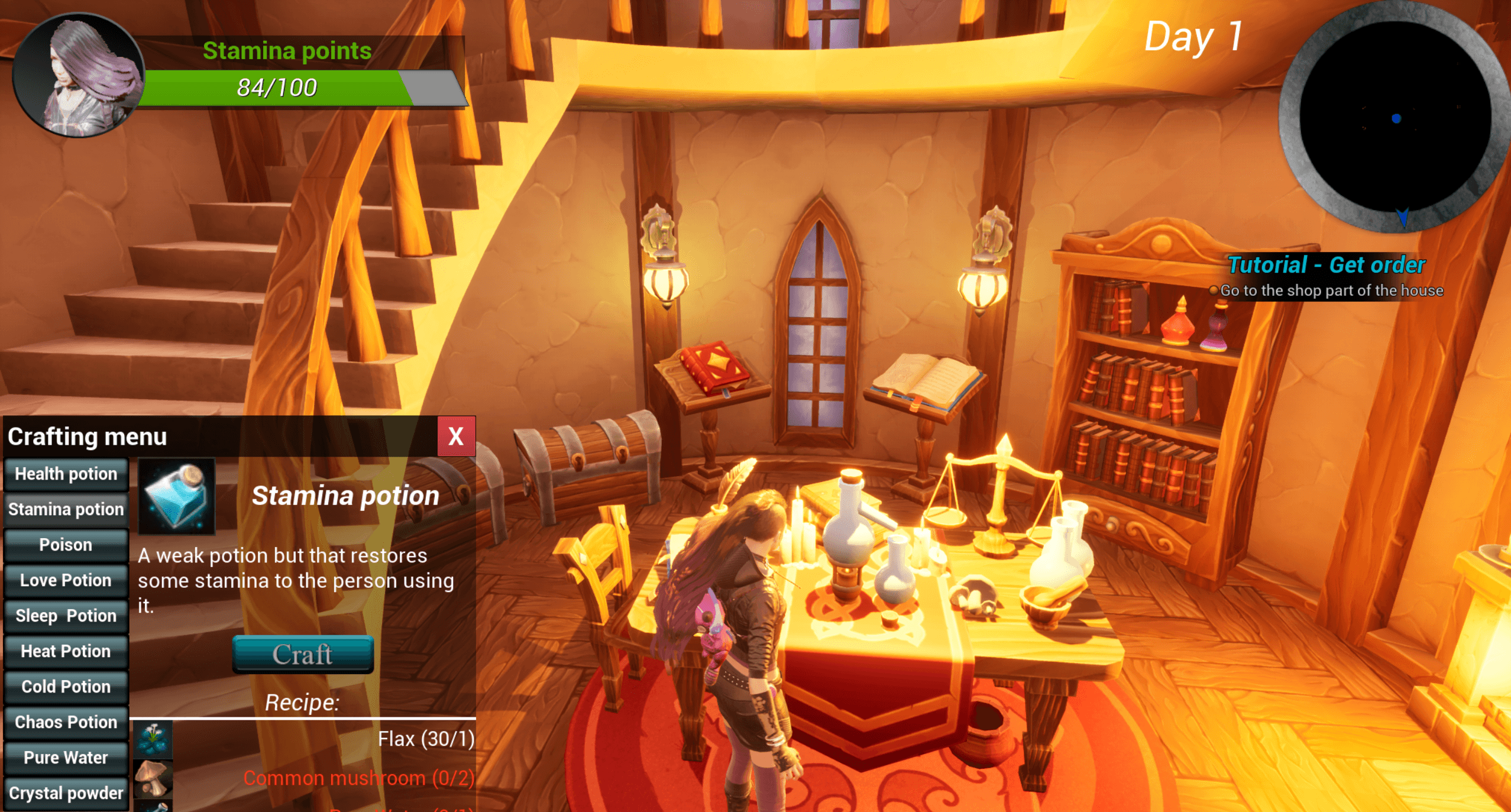
Task: Select the Stamina potion recipe entry
Action: tap(66, 509)
